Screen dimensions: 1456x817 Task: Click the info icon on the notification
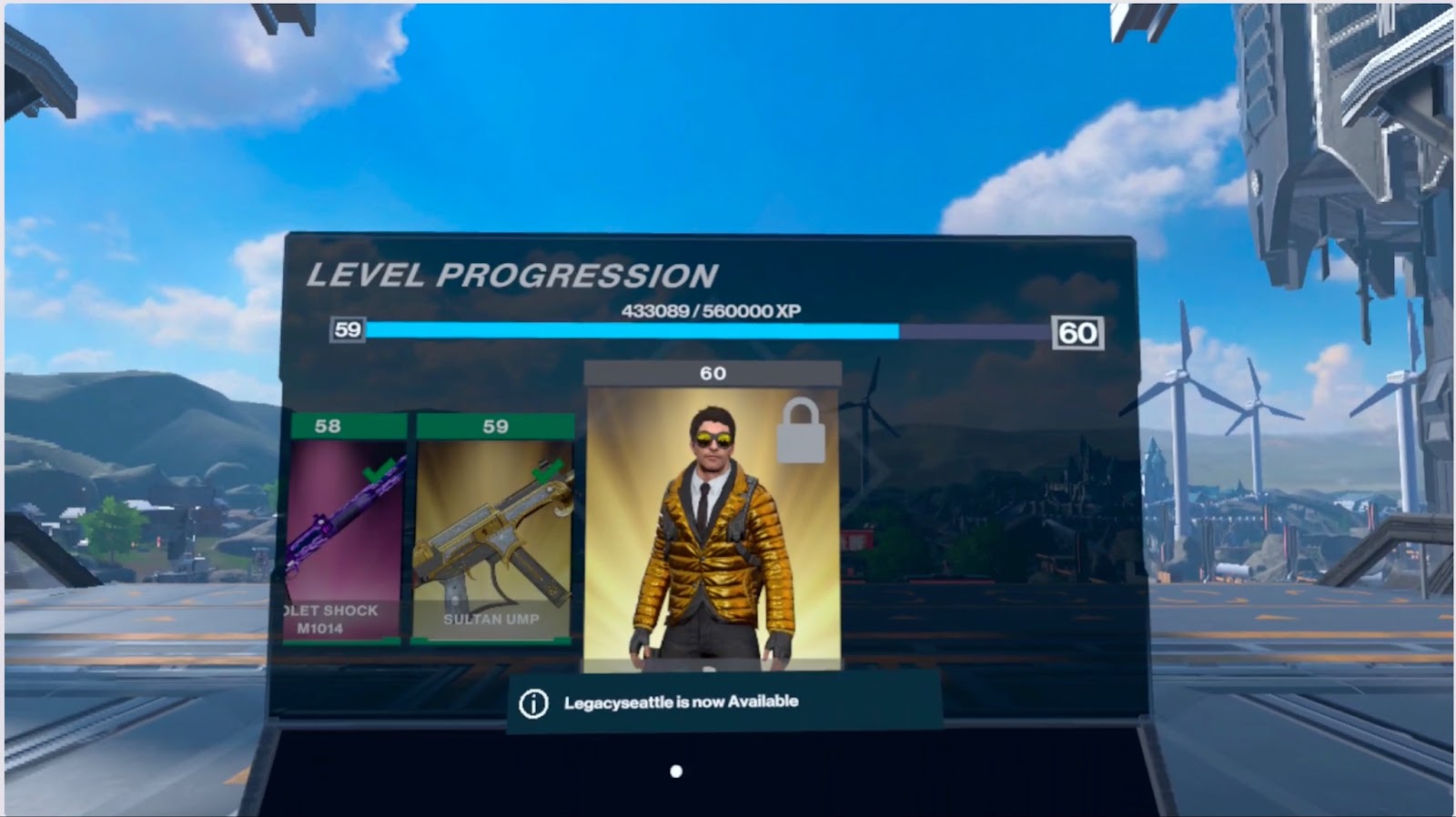click(x=533, y=703)
